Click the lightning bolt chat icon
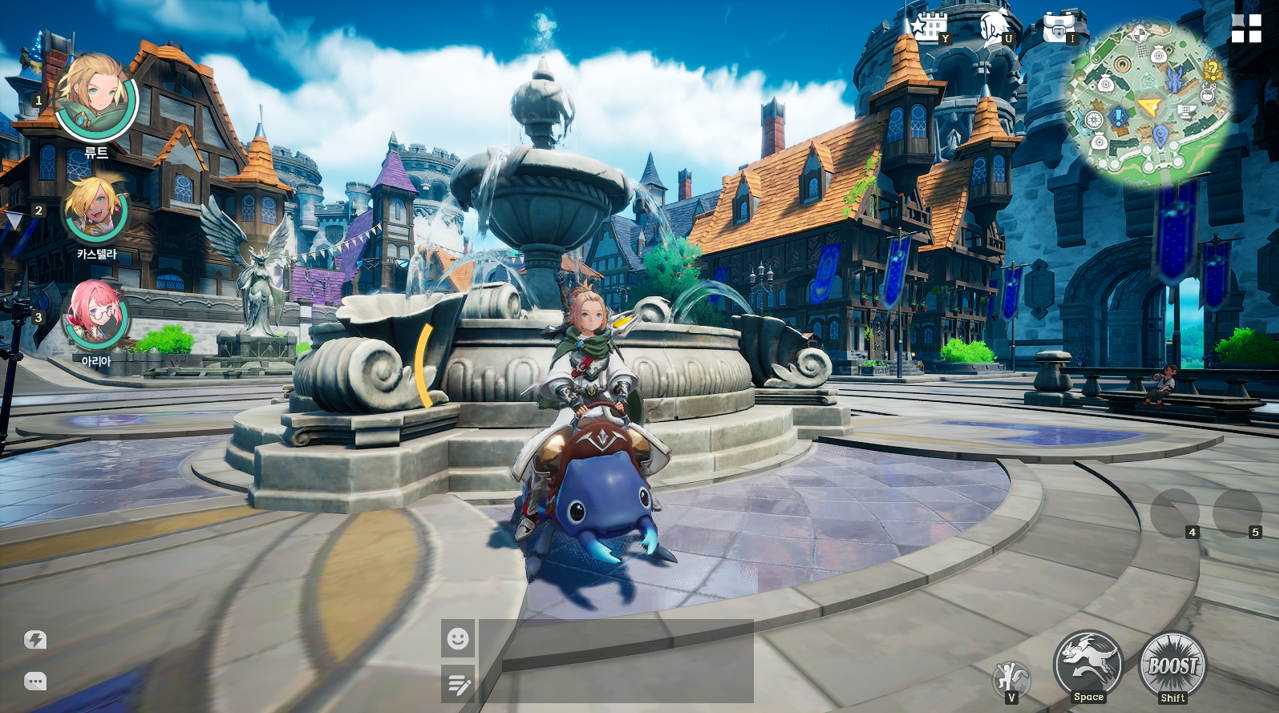Image resolution: width=1279 pixels, height=713 pixels. [35, 640]
